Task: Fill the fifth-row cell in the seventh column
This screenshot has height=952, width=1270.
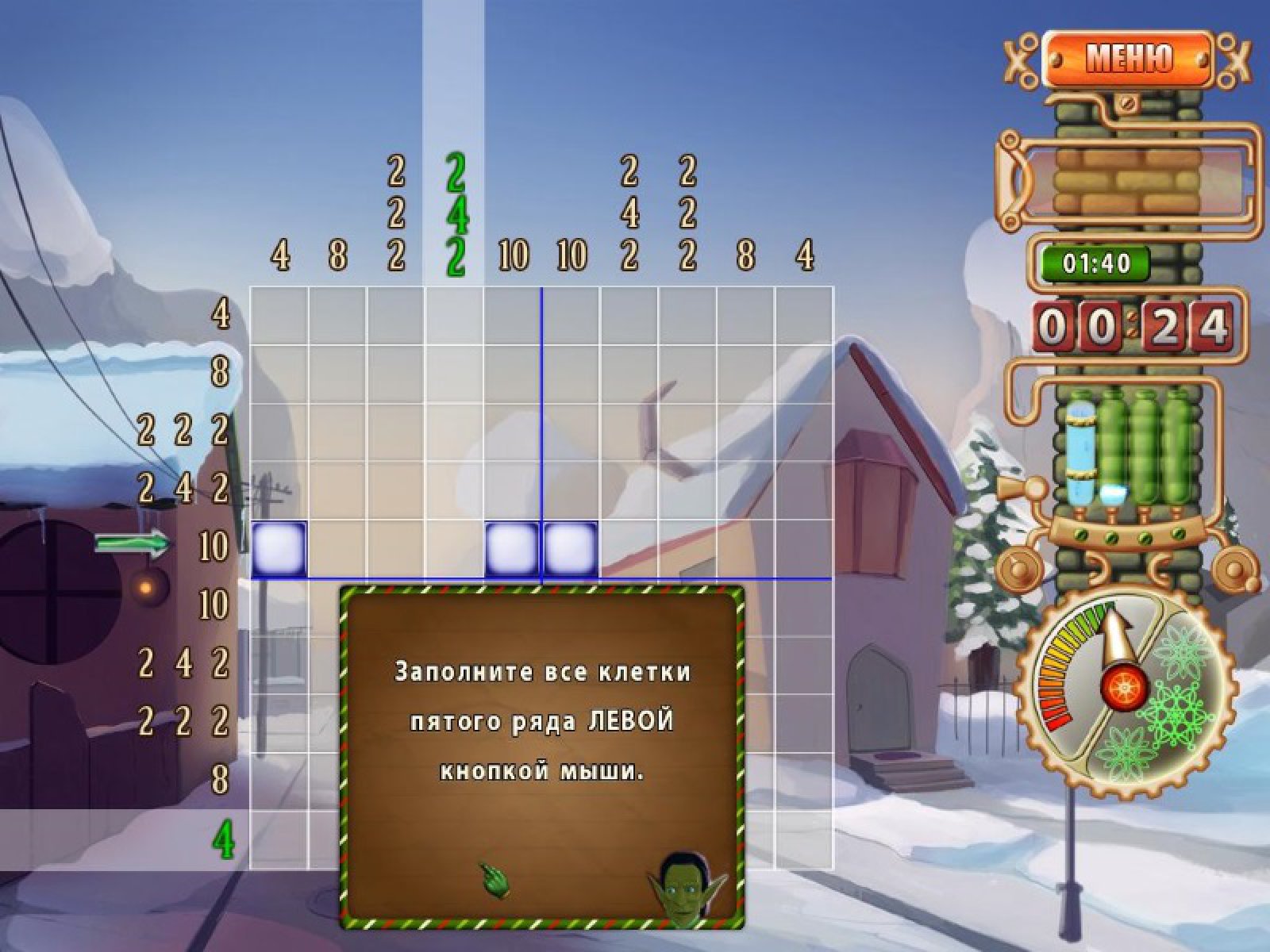Action: 629,549
